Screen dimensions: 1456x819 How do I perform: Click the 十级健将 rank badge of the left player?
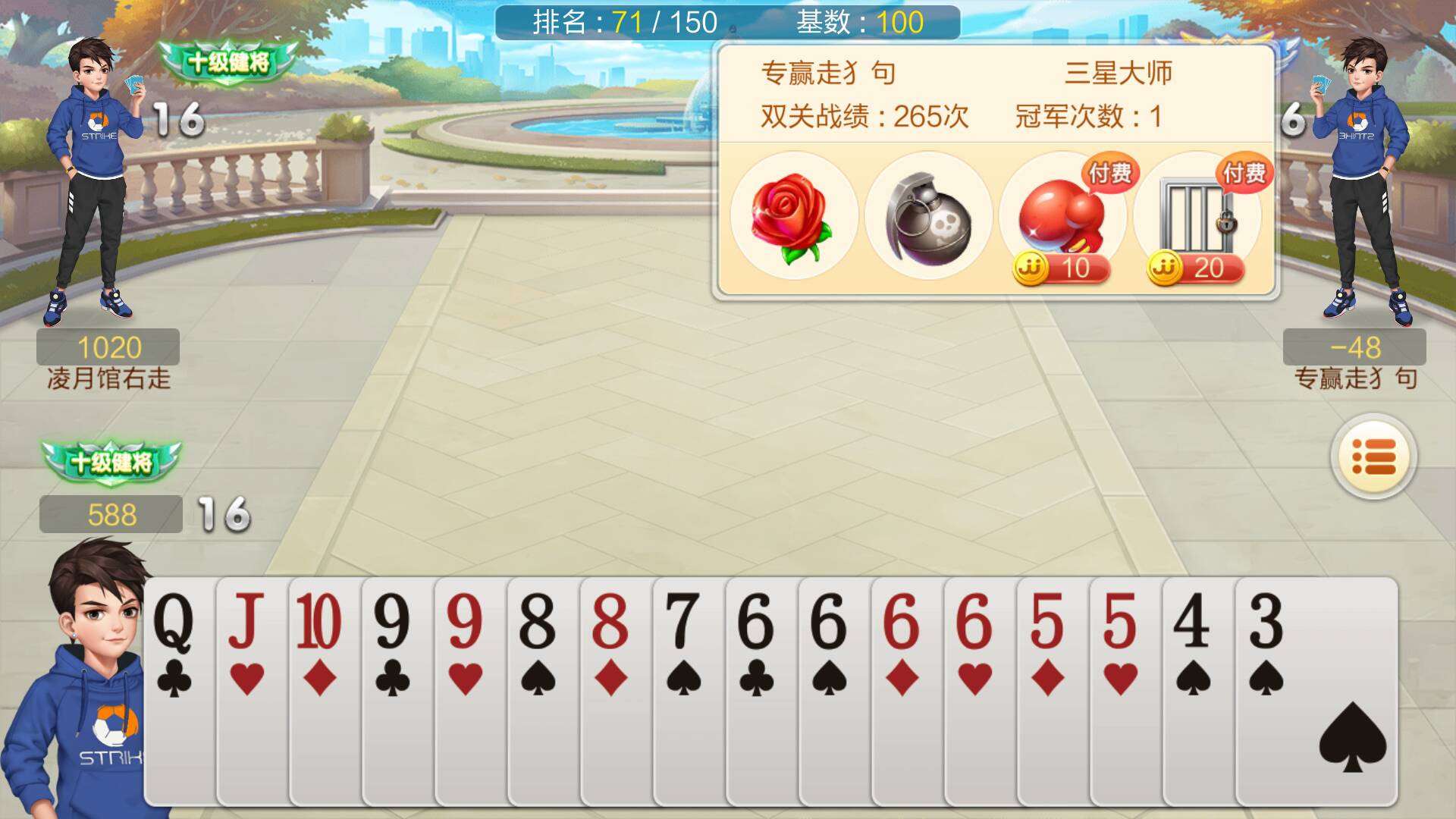click(x=226, y=62)
